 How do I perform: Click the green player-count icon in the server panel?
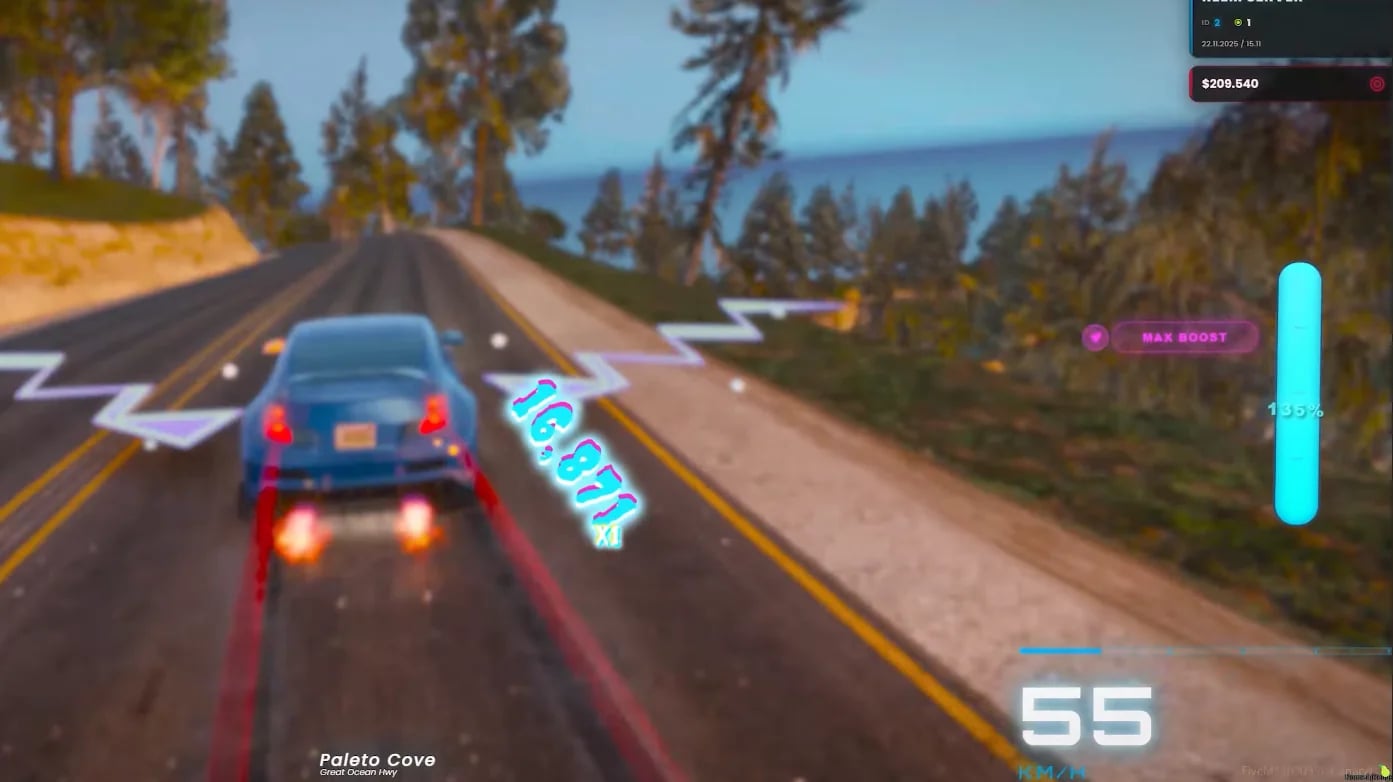coord(1238,22)
